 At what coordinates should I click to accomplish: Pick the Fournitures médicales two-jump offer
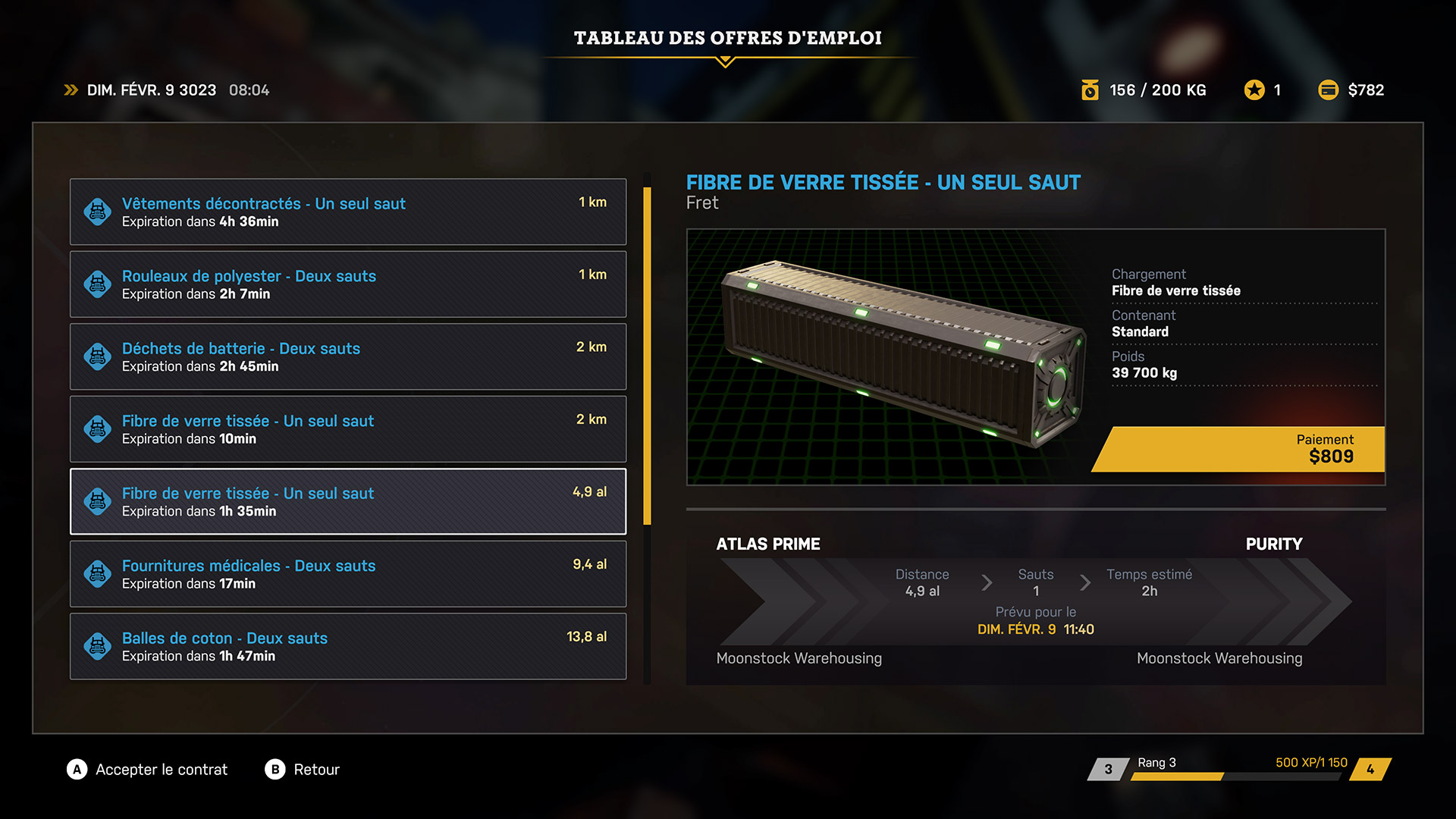click(x=348, y=574)
